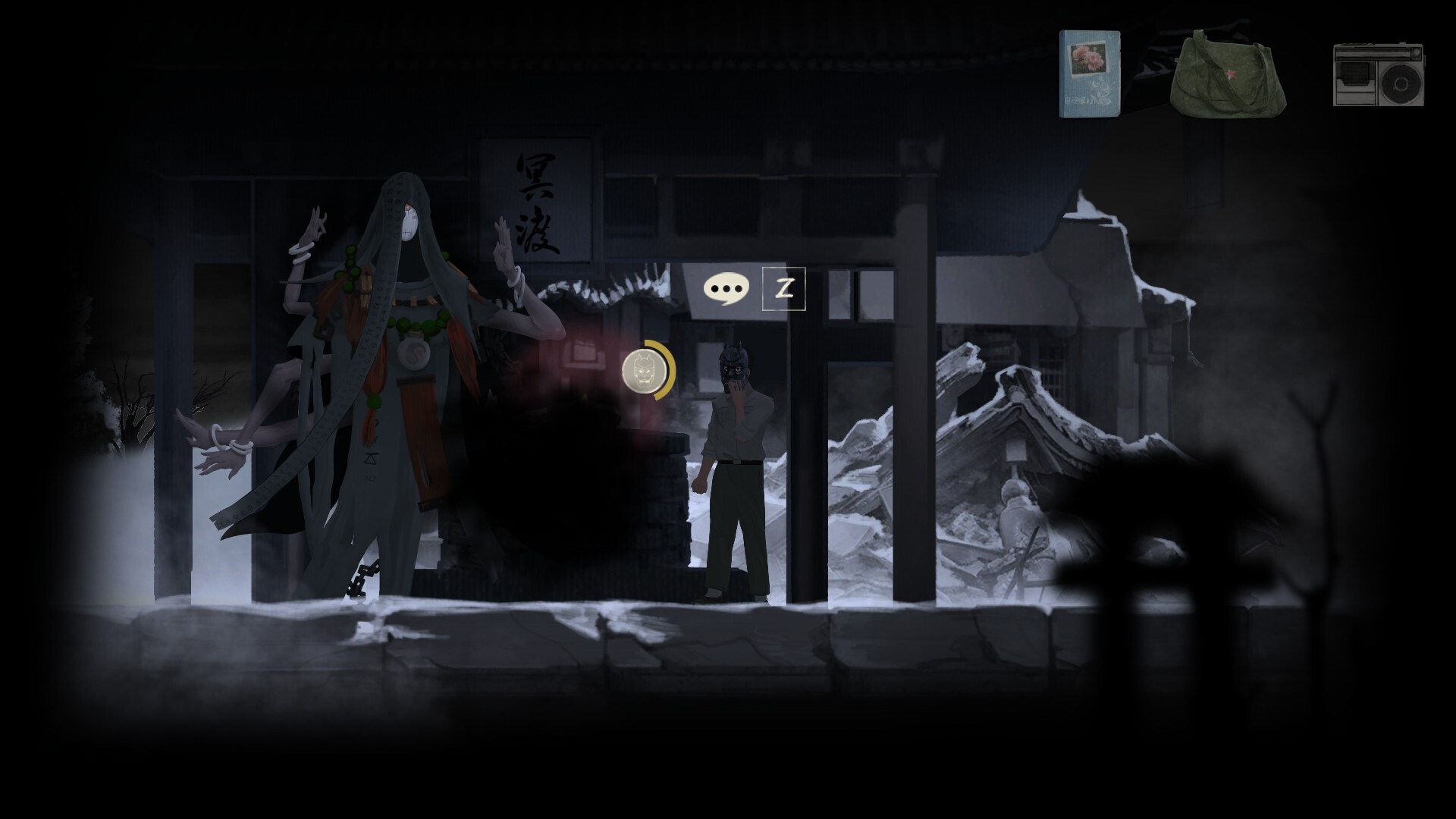The height and width of the screenshot is (819, 1456).
Task: Open the blue diary with the peony photo
Action: point(1092,72)
